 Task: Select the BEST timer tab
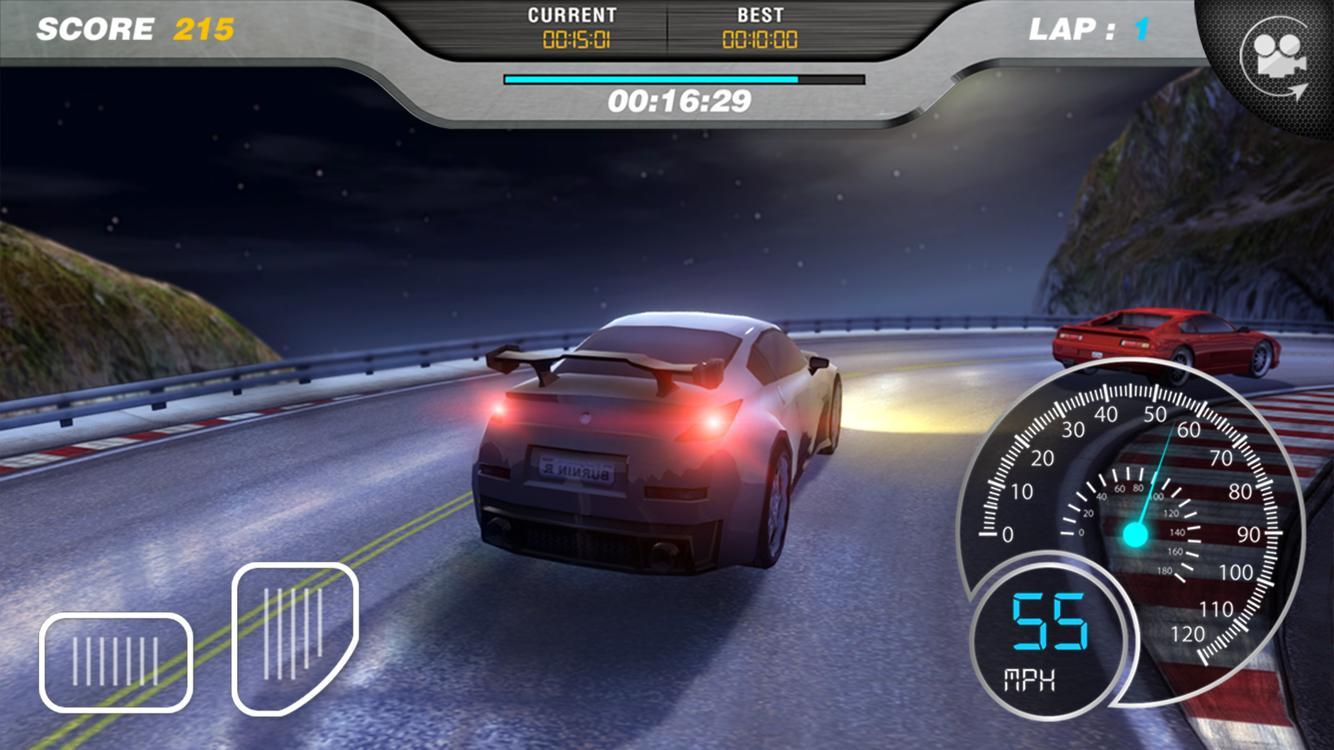(x=760, y=13)
